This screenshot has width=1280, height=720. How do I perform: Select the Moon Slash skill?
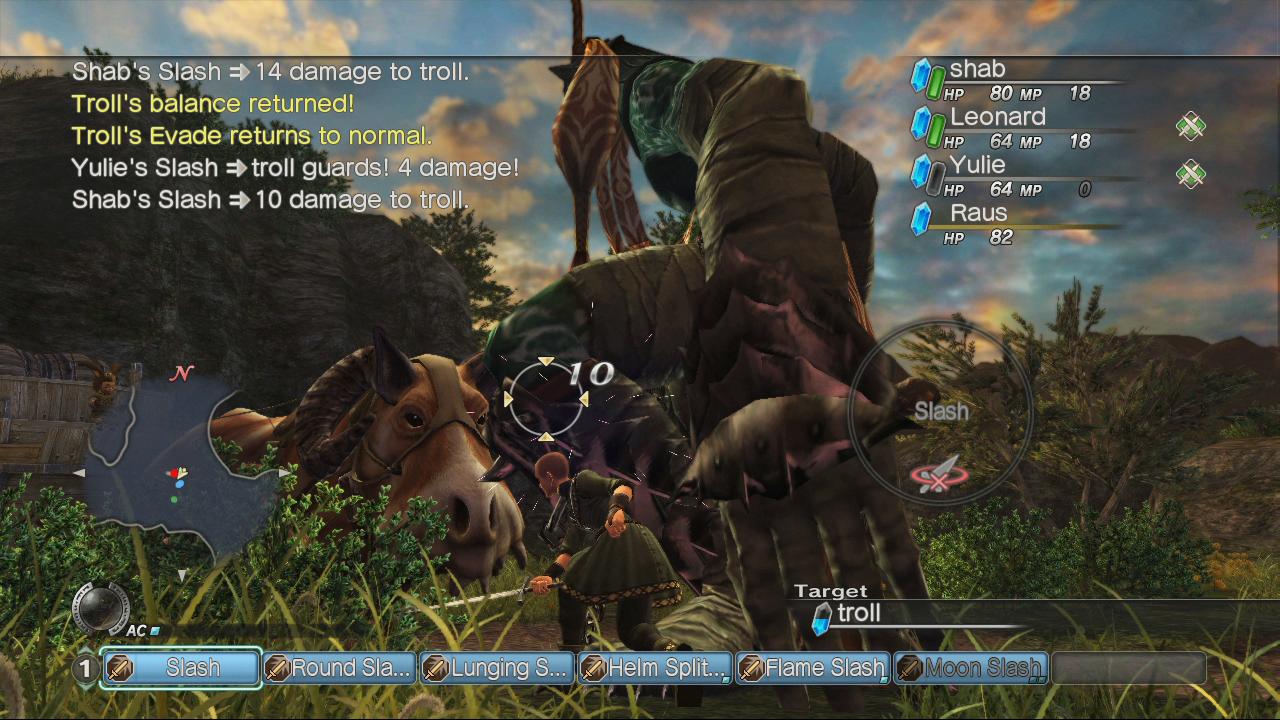pyautogui.click(x=971, y=668)
